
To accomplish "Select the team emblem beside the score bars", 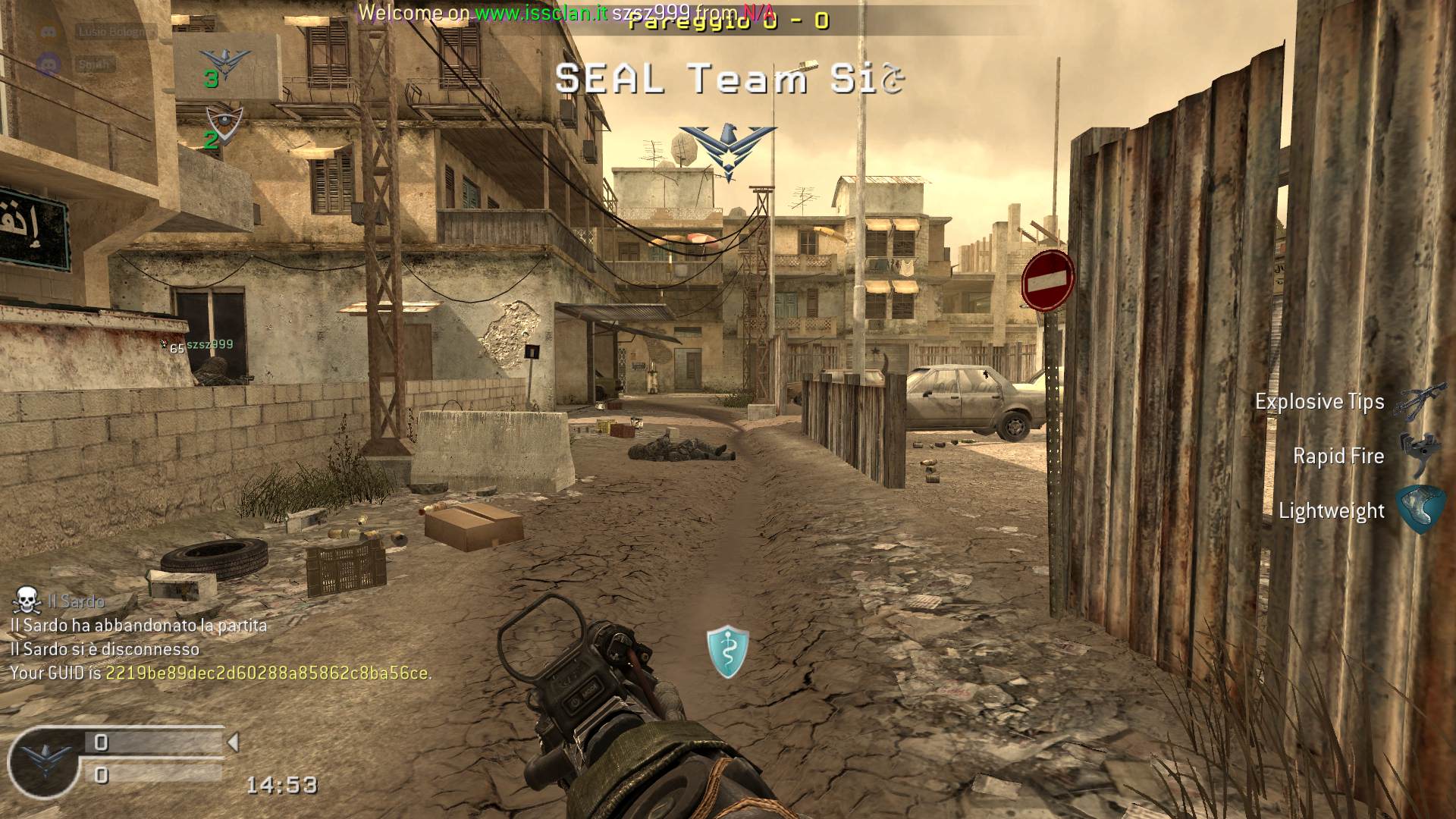I will pos(47,758).
